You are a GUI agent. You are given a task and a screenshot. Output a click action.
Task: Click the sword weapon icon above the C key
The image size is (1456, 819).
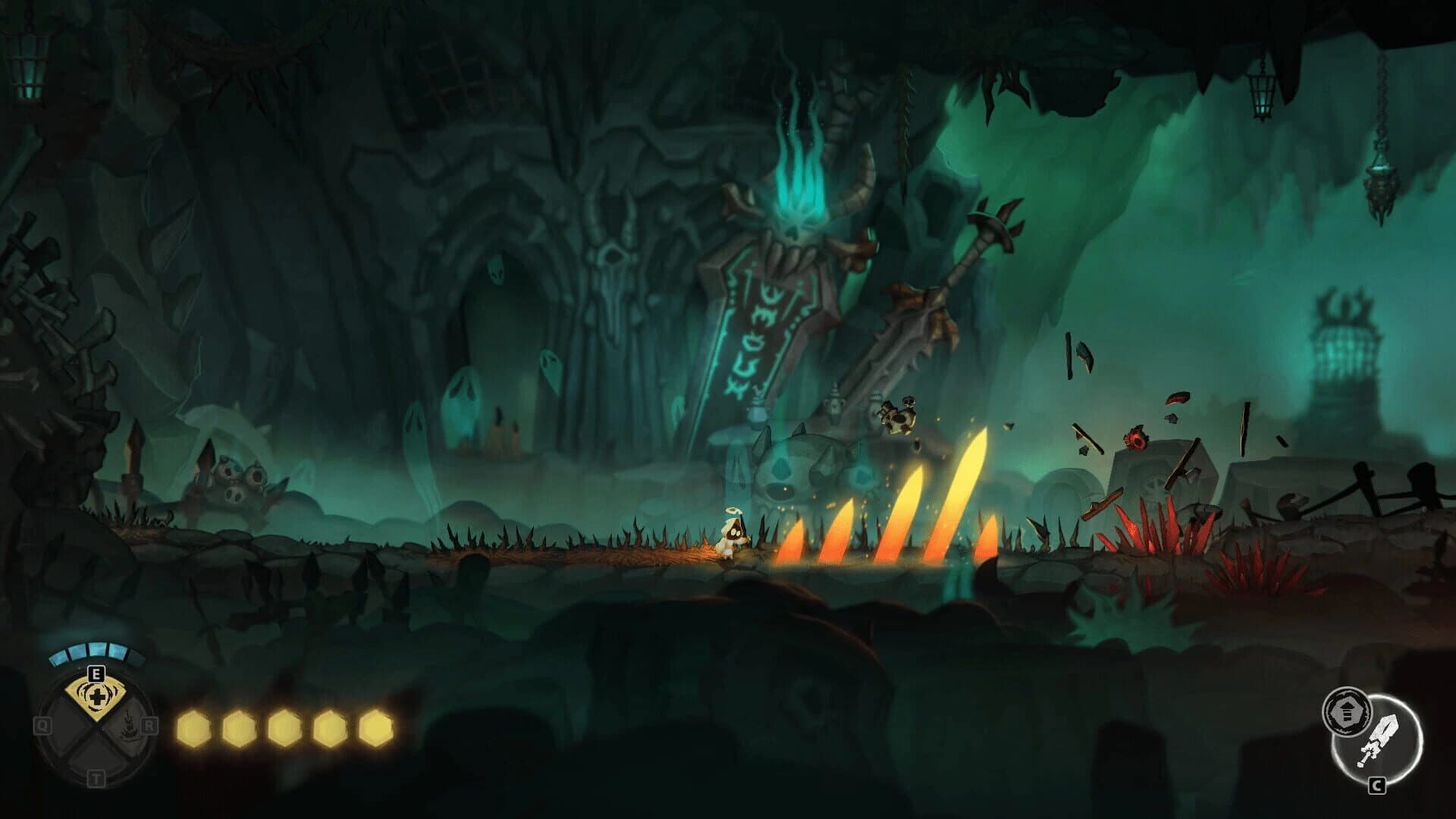coord(1380,739)
